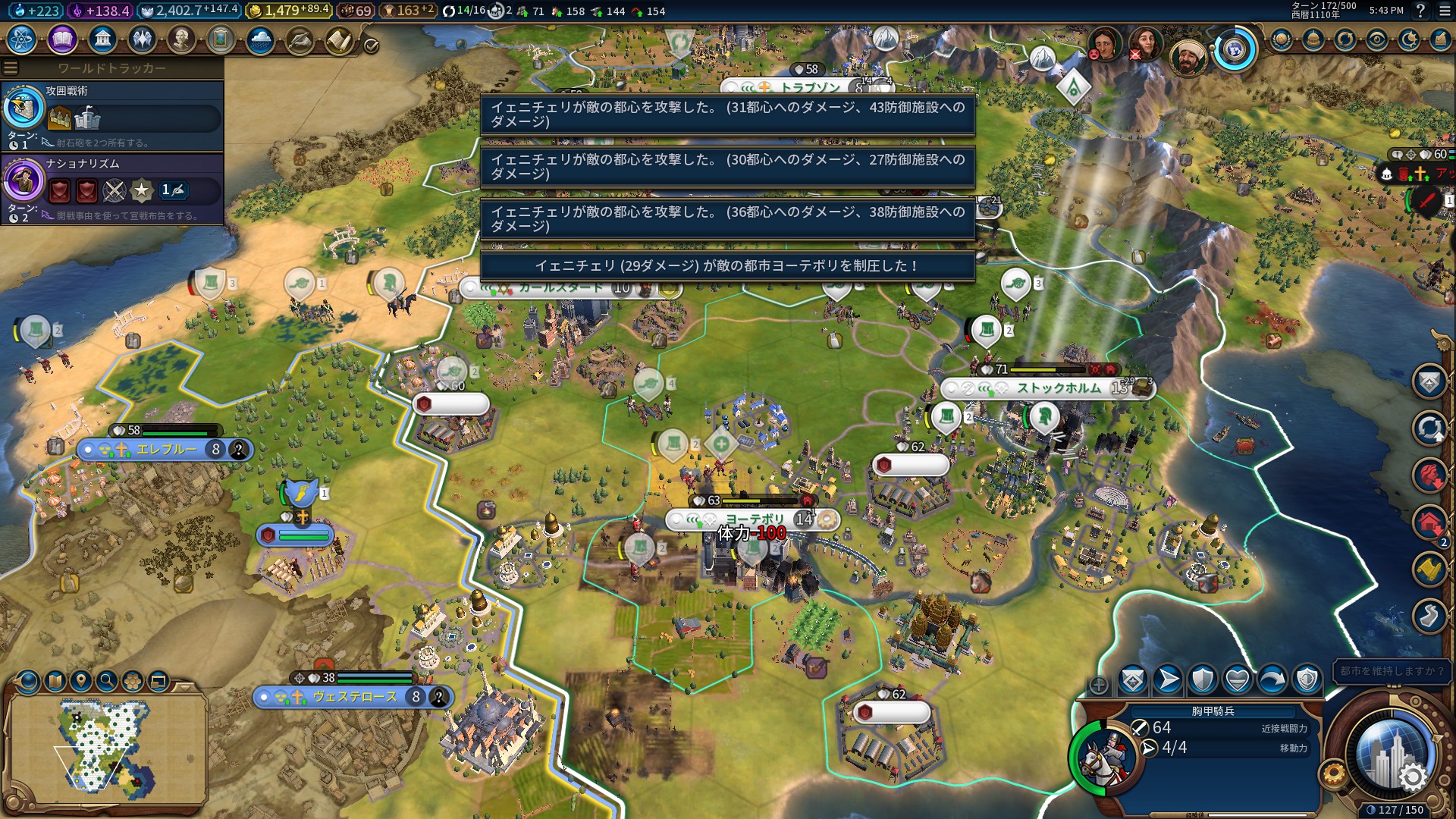This screenshot has height=819, width=1456.
Task: Open the religion panel winged icon
Action: point(142,39)
